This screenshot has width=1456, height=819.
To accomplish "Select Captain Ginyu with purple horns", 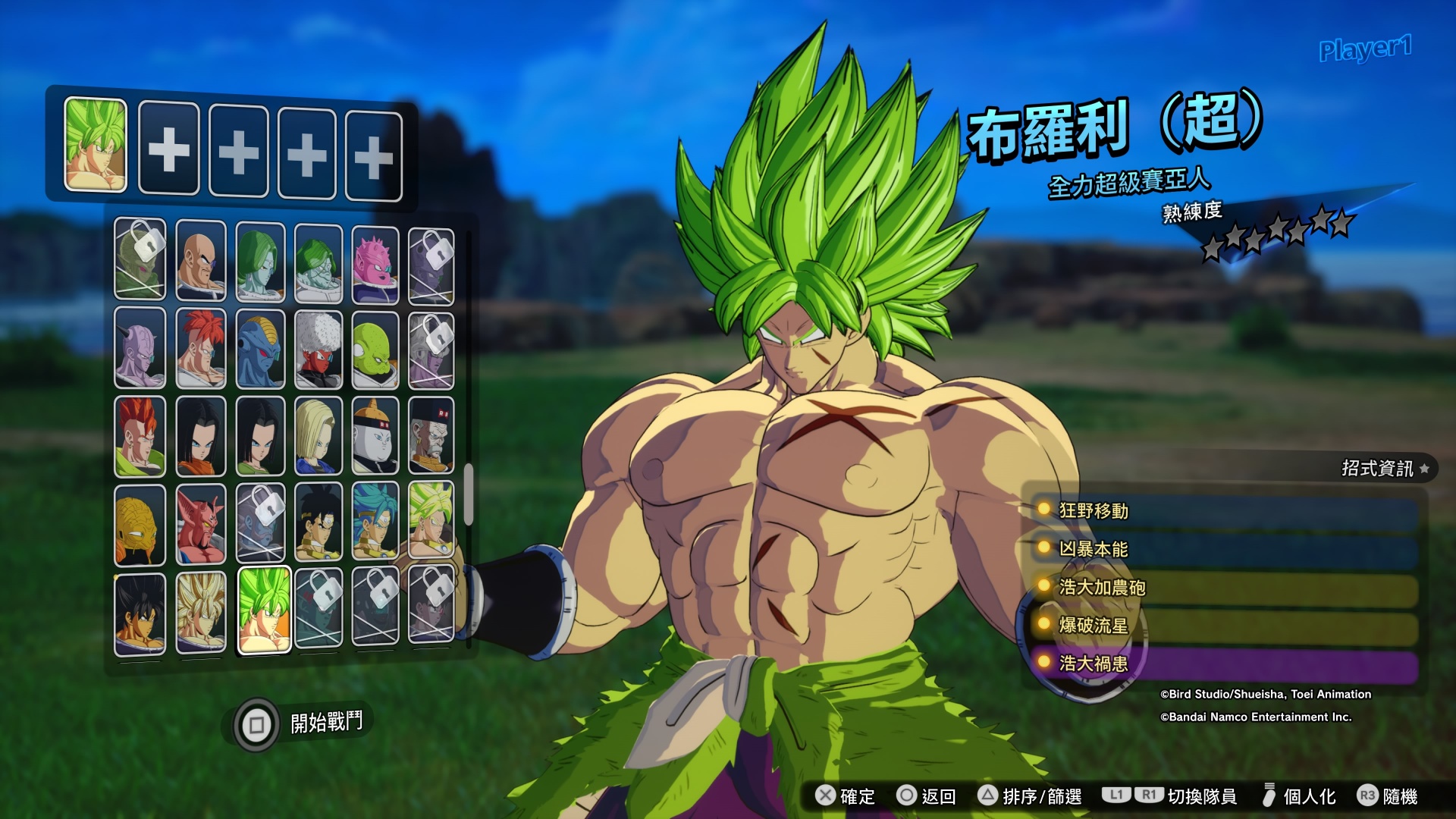I will coord(140,349).
